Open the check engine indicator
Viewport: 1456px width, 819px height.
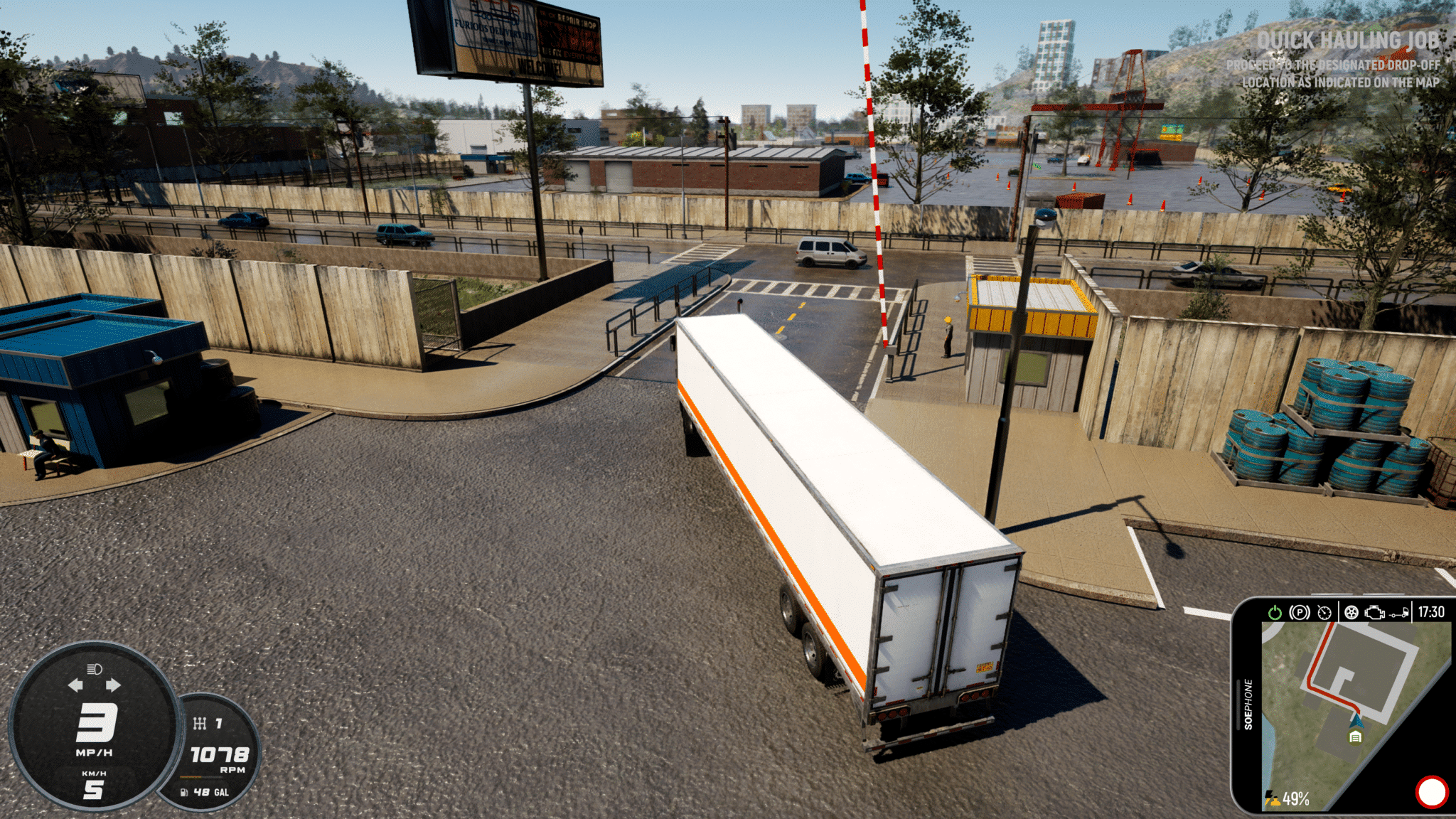click(1375, 612)
